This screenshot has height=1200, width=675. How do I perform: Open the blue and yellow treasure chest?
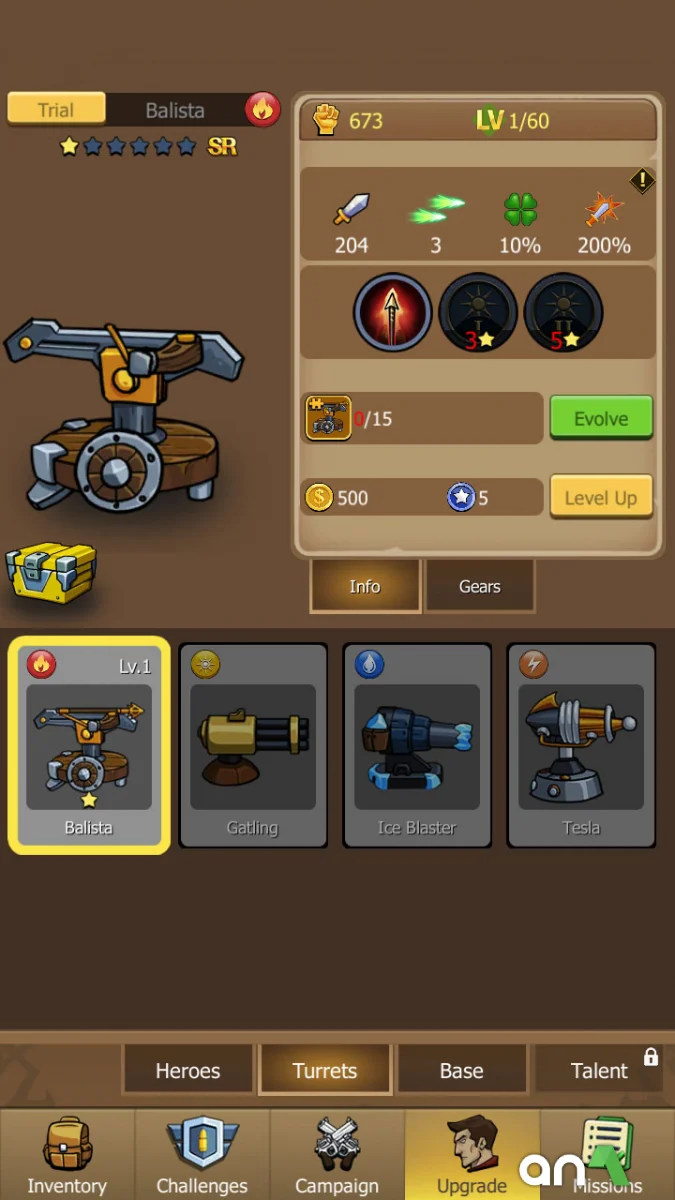point(50,571)
